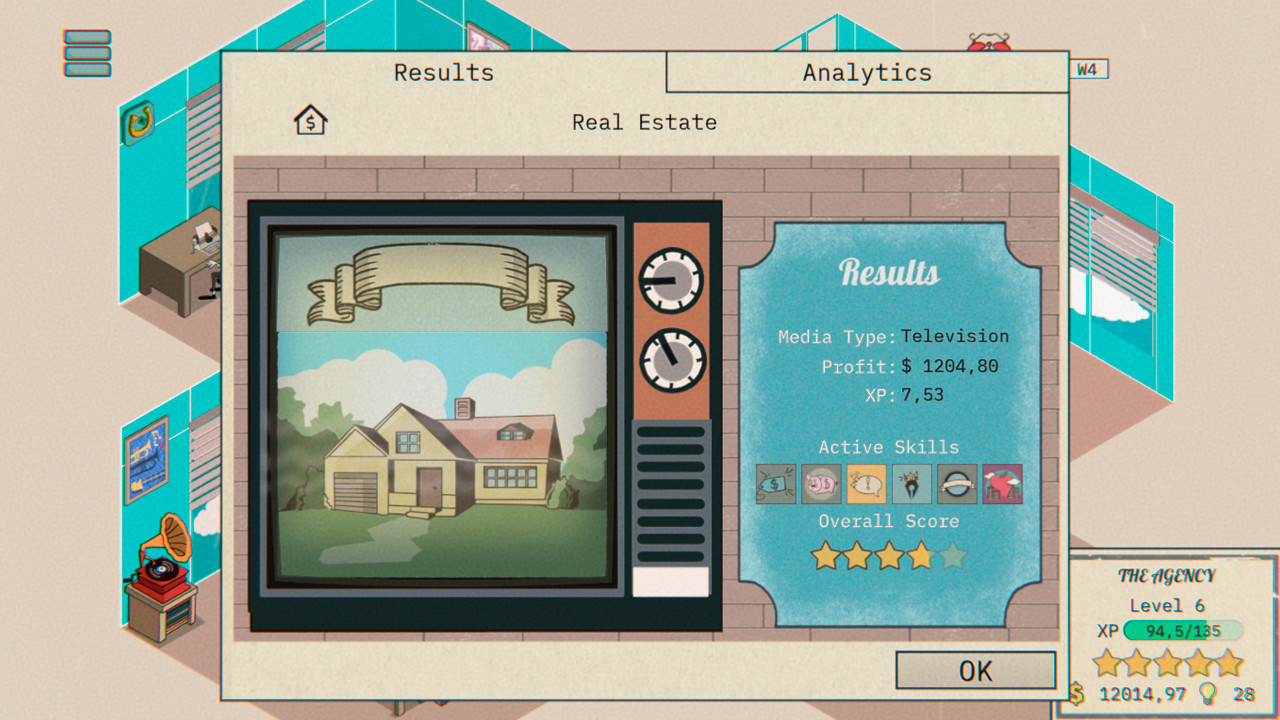
Task: Click the W4 week indicator
Action: point(1090,70)
